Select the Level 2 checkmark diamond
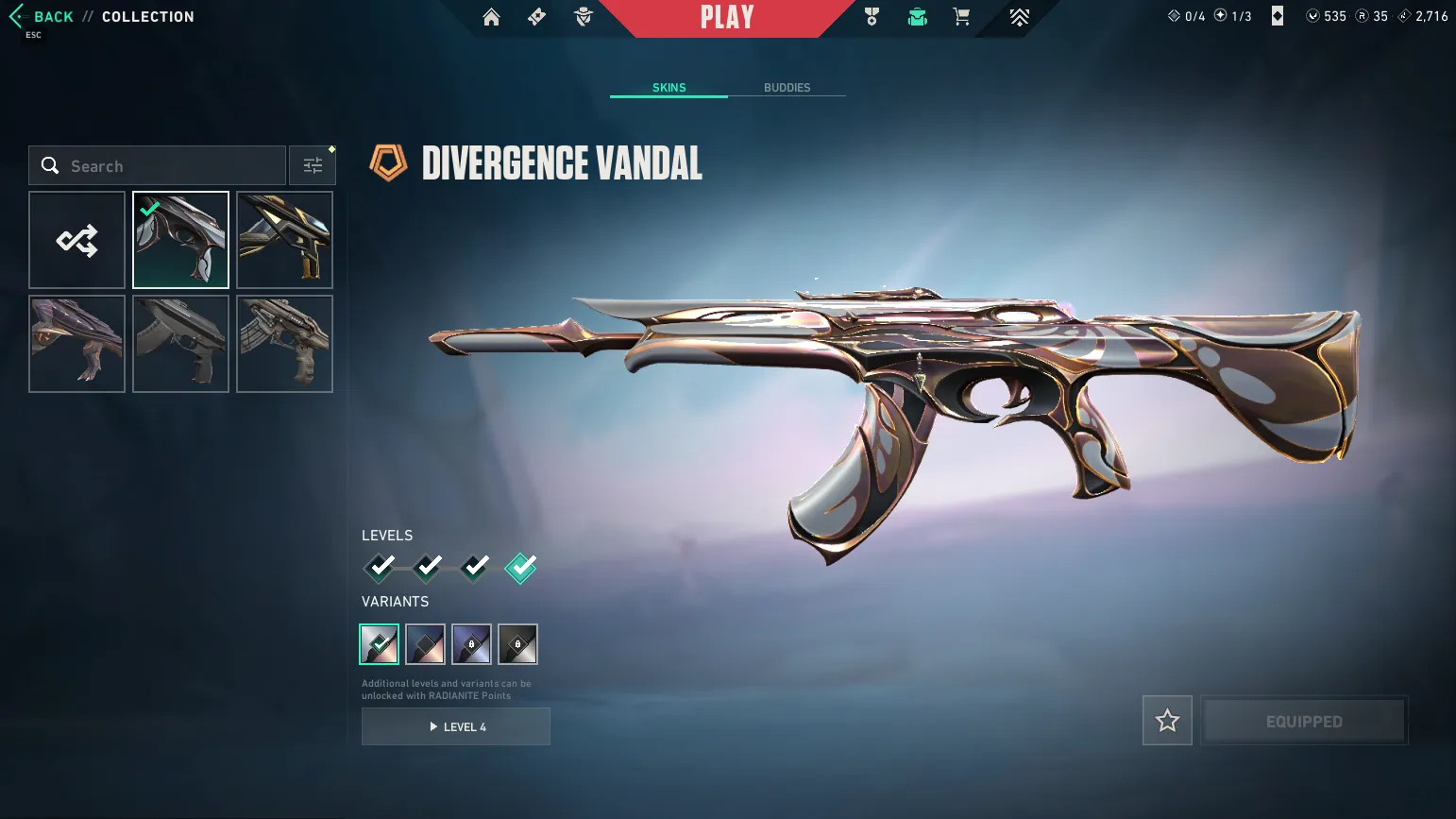The image size is (1456, 819). 427,567
